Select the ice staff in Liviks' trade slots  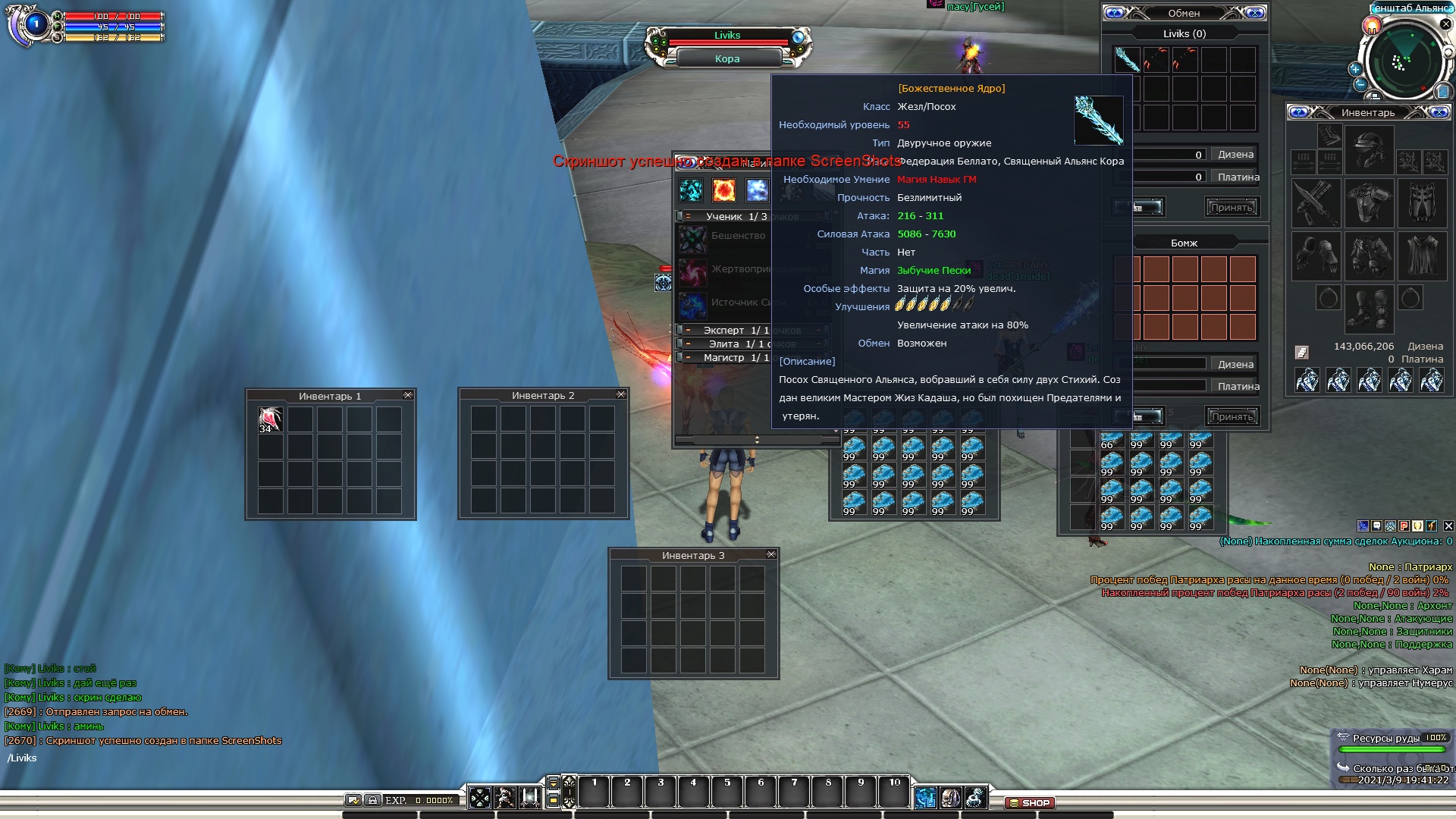coord(1127,60)
